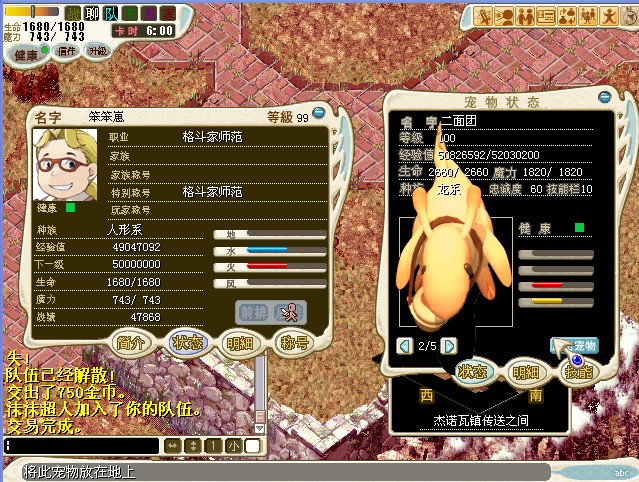Viewport: 639px width, 482px height.
Task: Open the pet 技能 tab
Action: point(579,372)
